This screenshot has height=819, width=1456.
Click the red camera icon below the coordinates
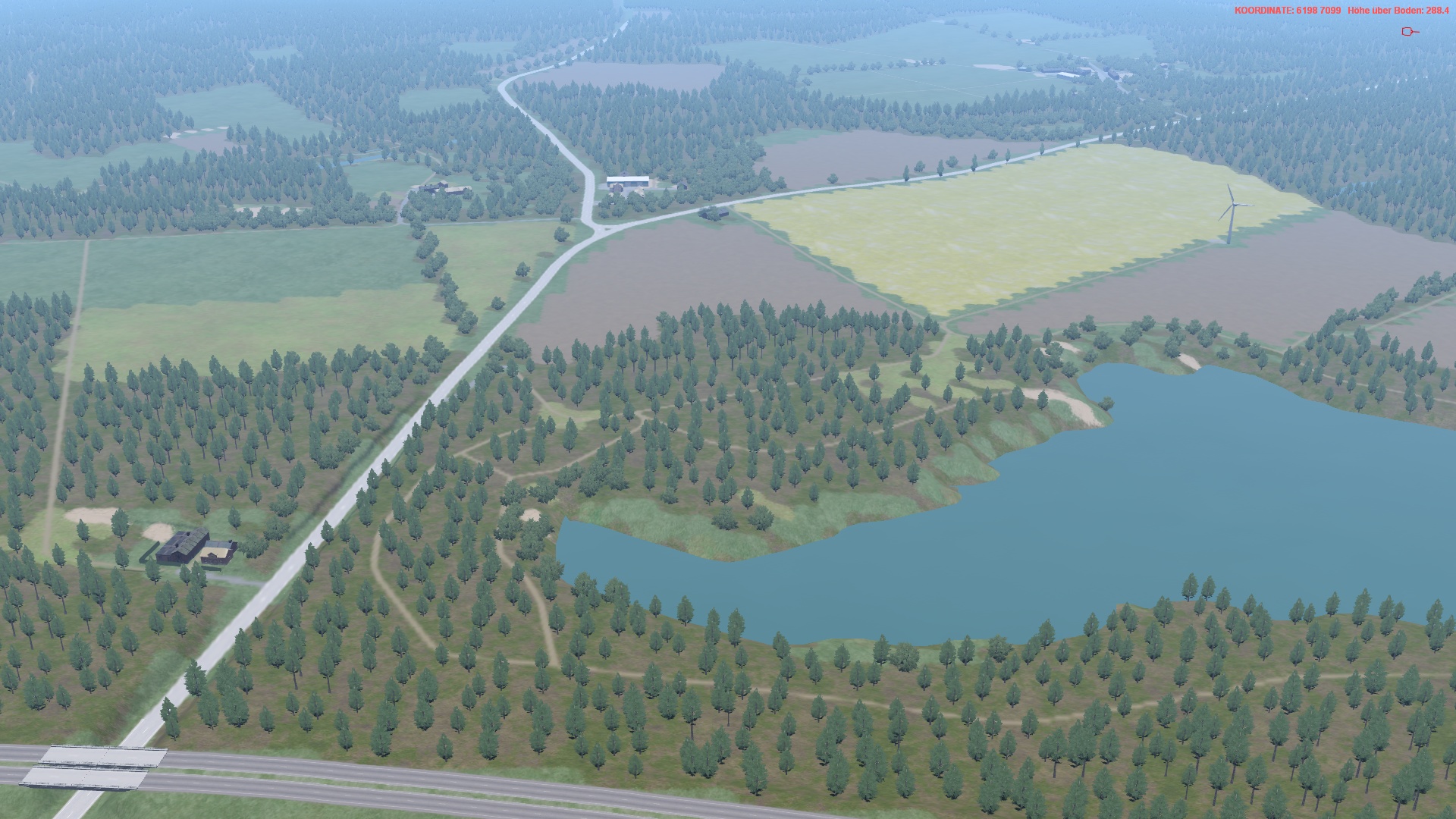pos(1409,31)
